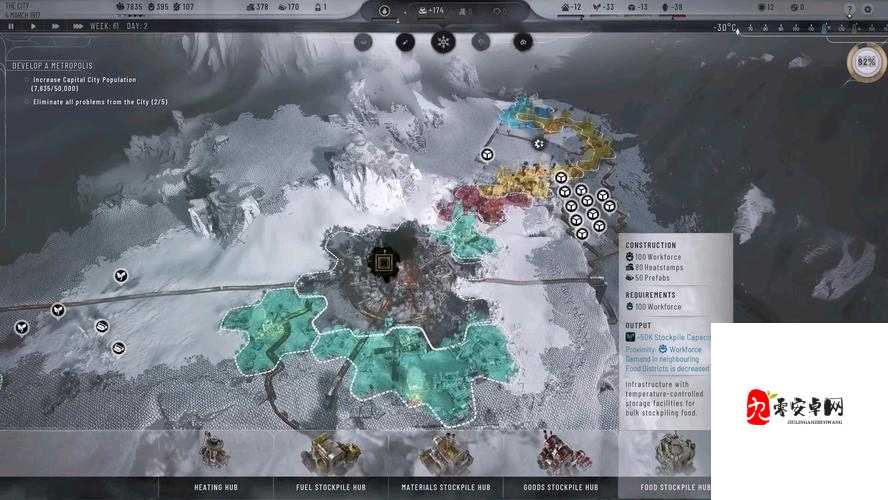Set game speed to normal play
The height and width of the screenshot is (500, 888).
tap(33, 27)
